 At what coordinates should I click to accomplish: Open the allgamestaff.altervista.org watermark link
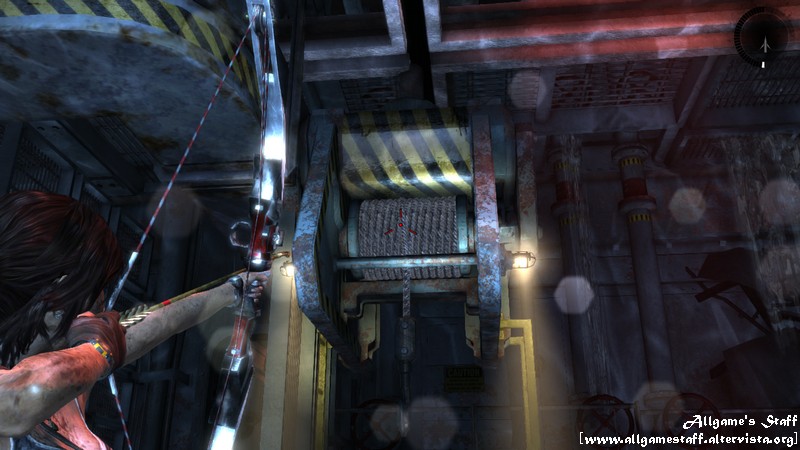tap(688, 439)
